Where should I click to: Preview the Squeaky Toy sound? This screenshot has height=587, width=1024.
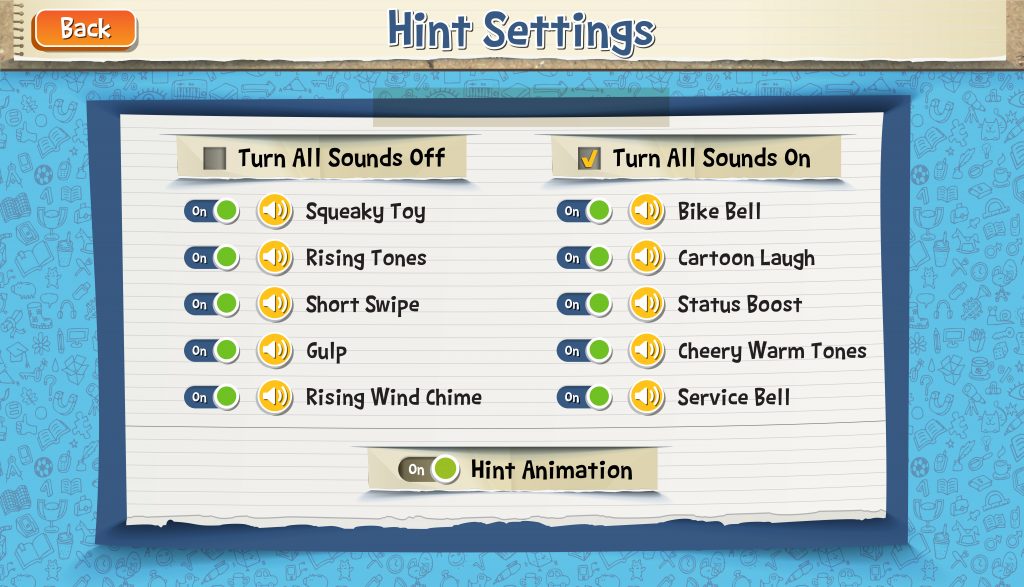(x=275, y=211)
